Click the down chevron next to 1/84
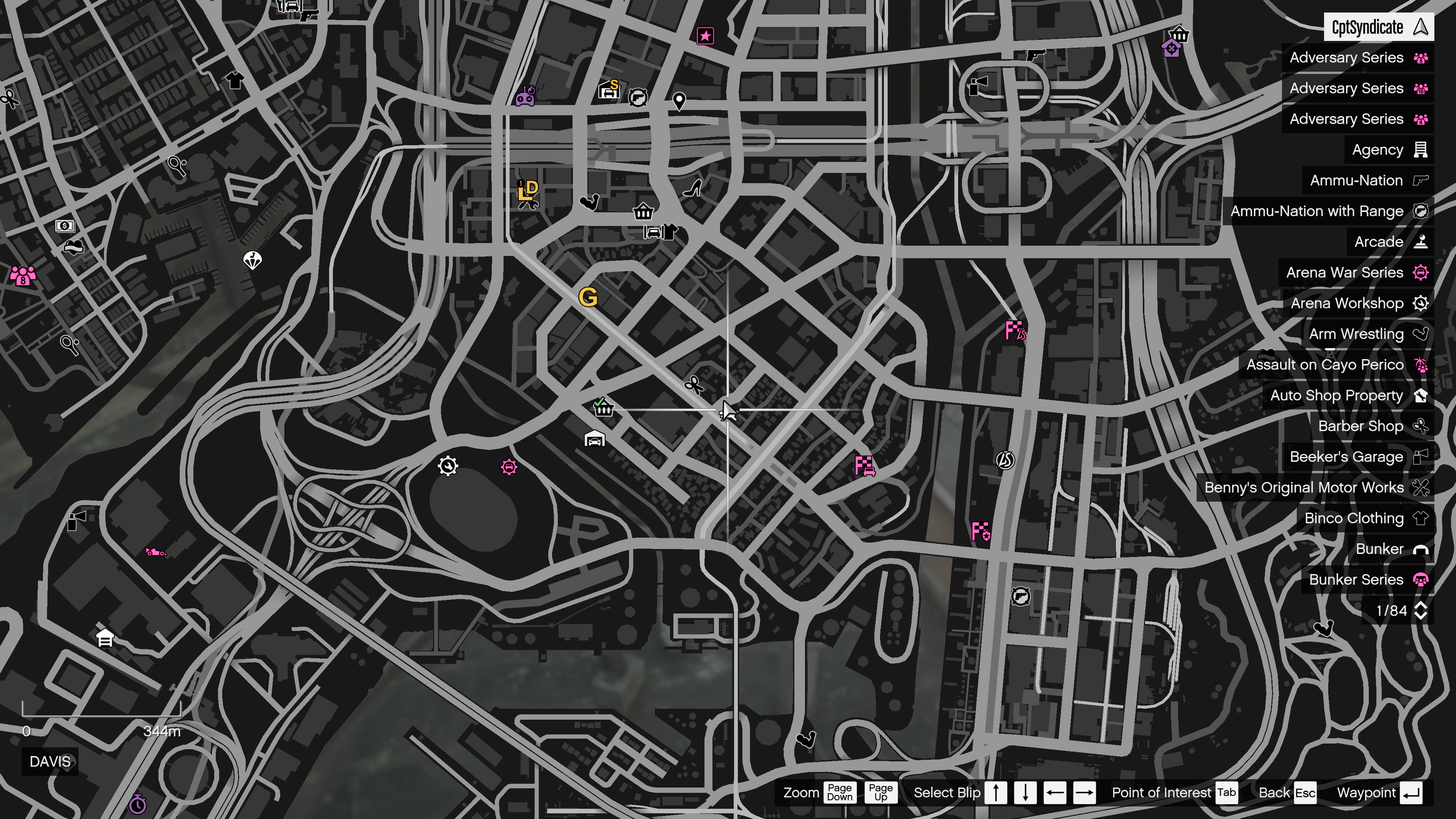 (x=1420, y=615)
